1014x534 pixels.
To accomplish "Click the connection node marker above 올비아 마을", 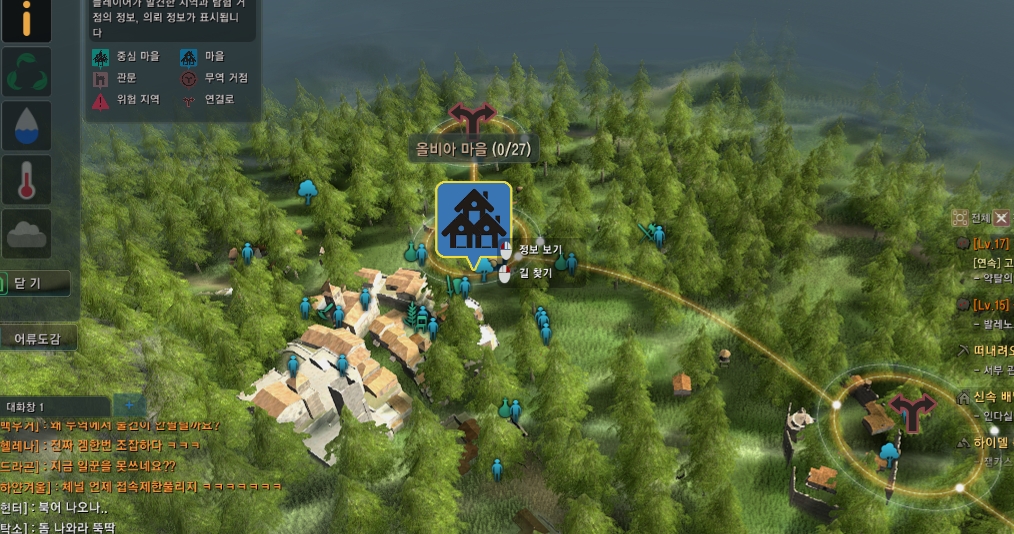I will pyautogui.click(x=471, y=117).
